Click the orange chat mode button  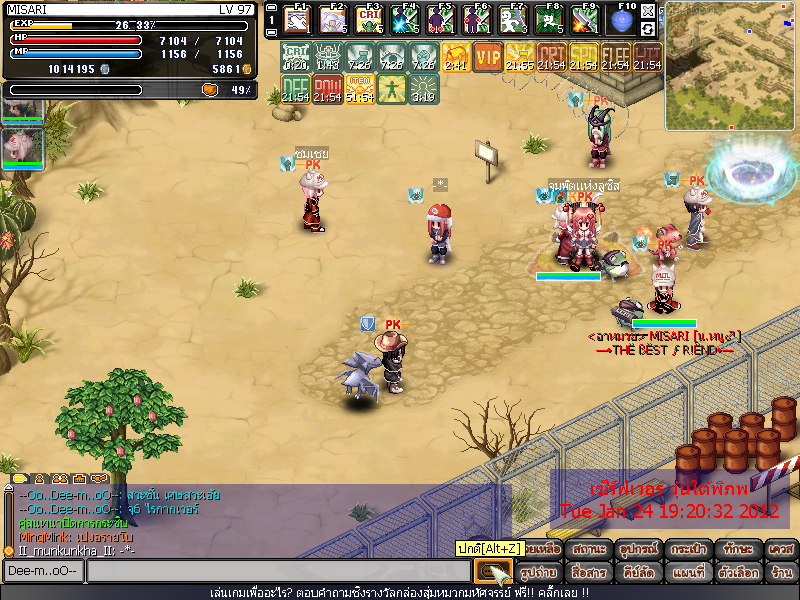coord(491,572)
